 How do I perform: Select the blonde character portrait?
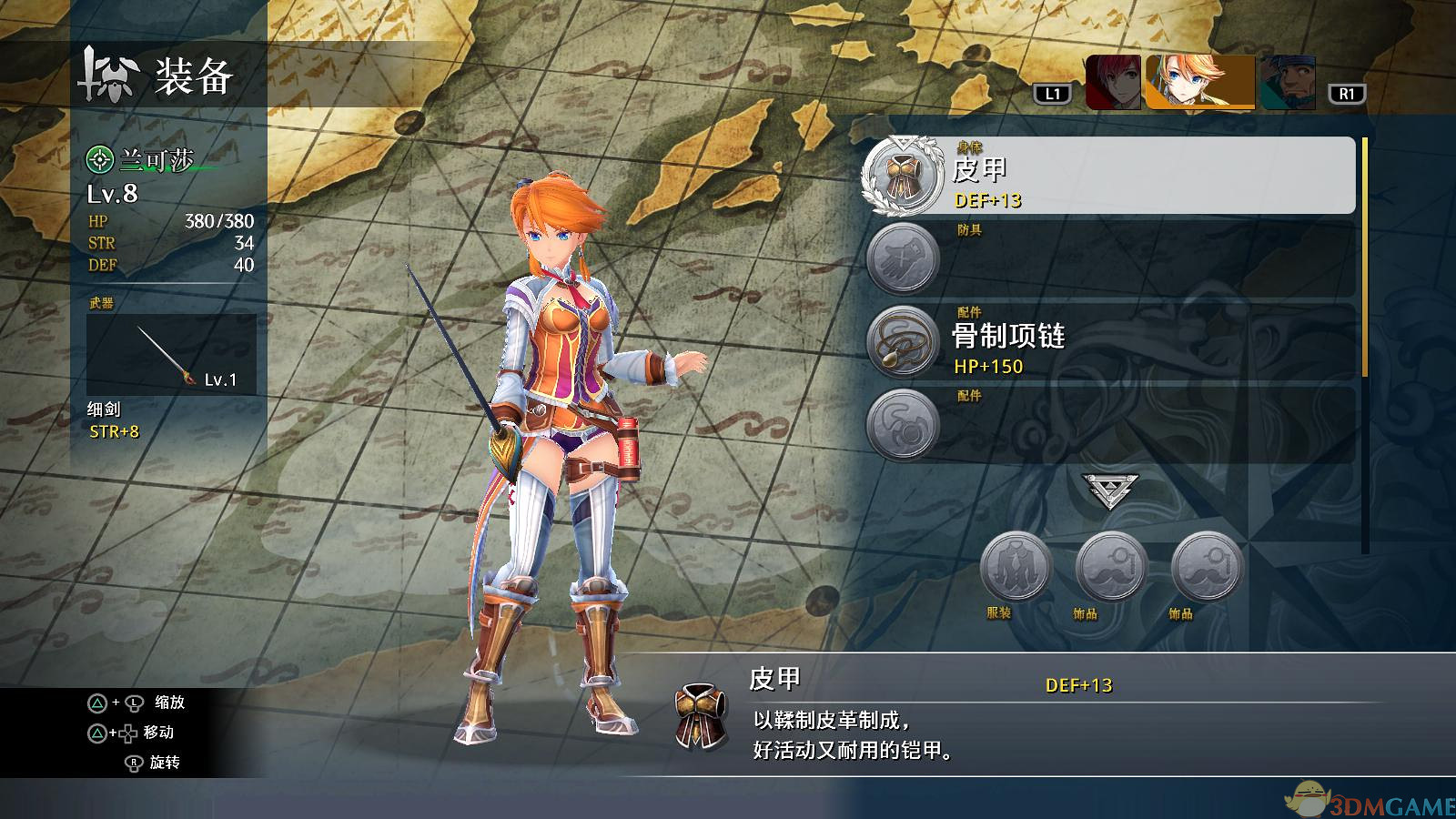(x=1199, y=83)
